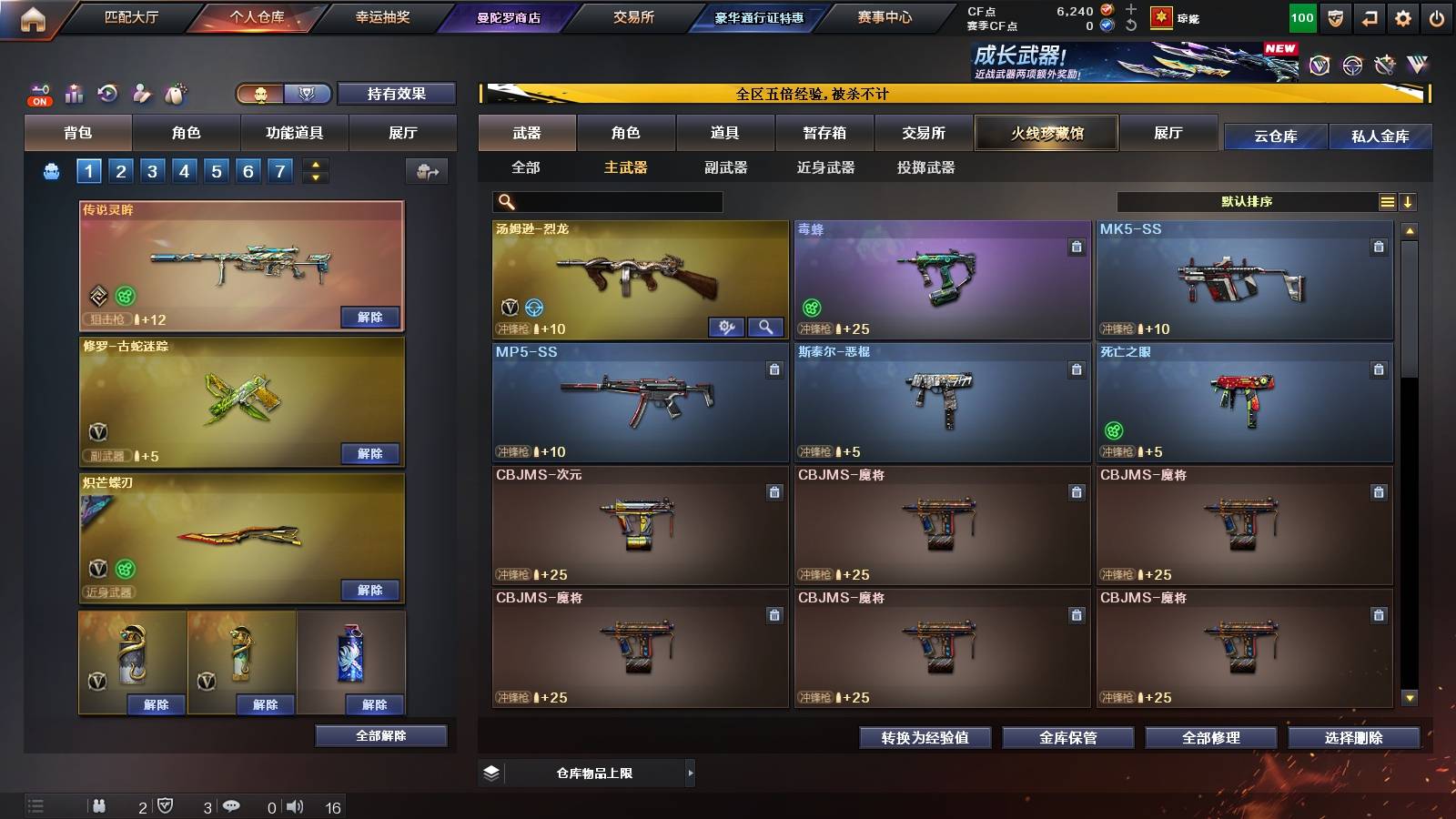Image resolution: width=1456 pixels, height=819 pixels.
Task: Click the trash delete icon on 毒蜂 weapon card
Action: tap(1077, 246)
